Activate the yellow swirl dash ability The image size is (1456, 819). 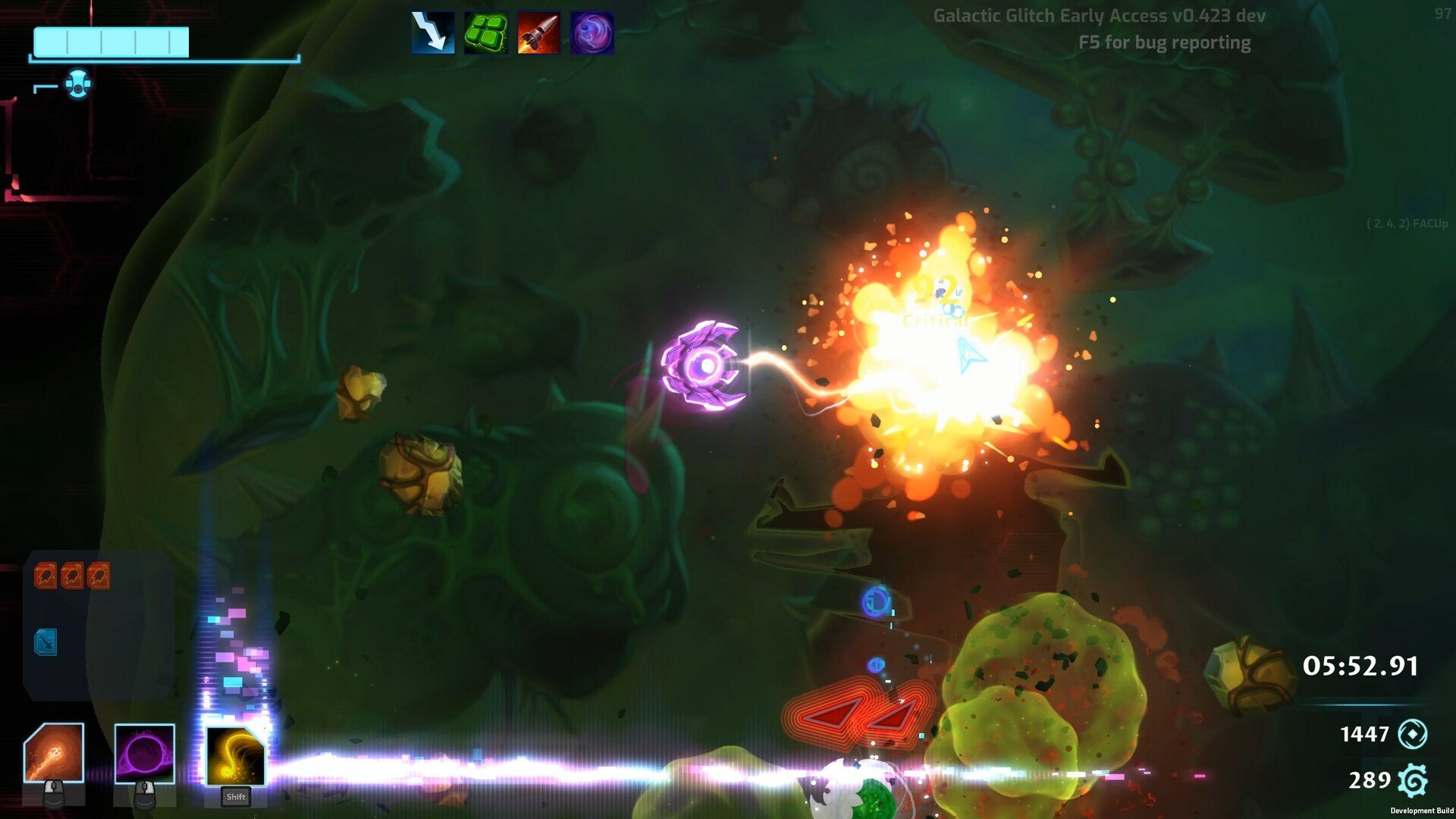tap(235, 755)
